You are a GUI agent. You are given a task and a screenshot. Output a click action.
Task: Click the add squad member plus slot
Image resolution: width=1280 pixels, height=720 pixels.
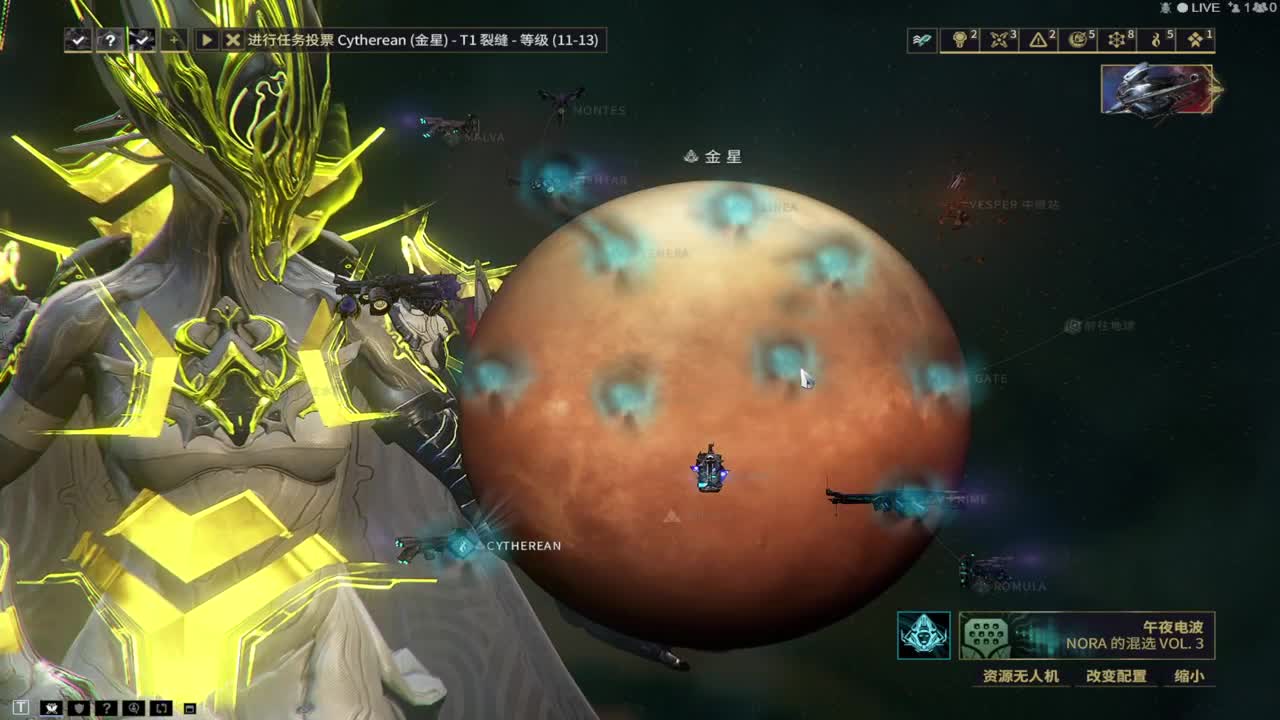tap(174, 40)
